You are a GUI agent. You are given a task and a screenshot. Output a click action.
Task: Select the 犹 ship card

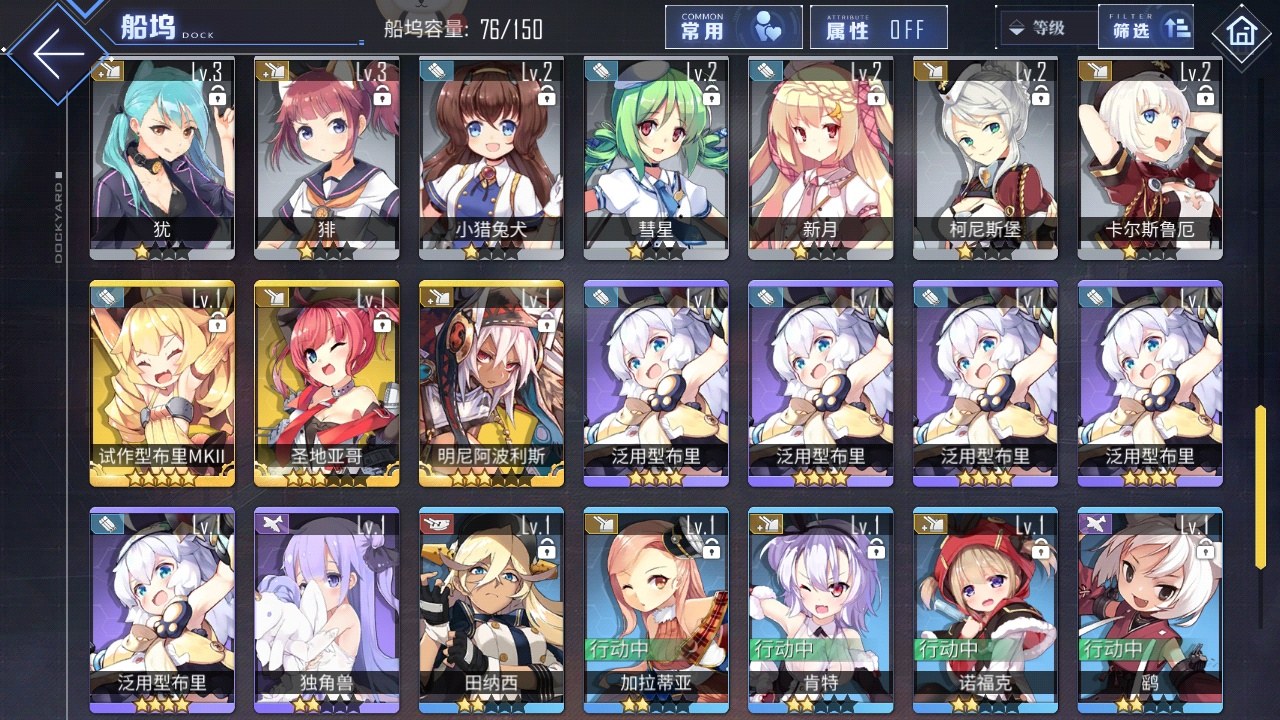pos(162,155)
